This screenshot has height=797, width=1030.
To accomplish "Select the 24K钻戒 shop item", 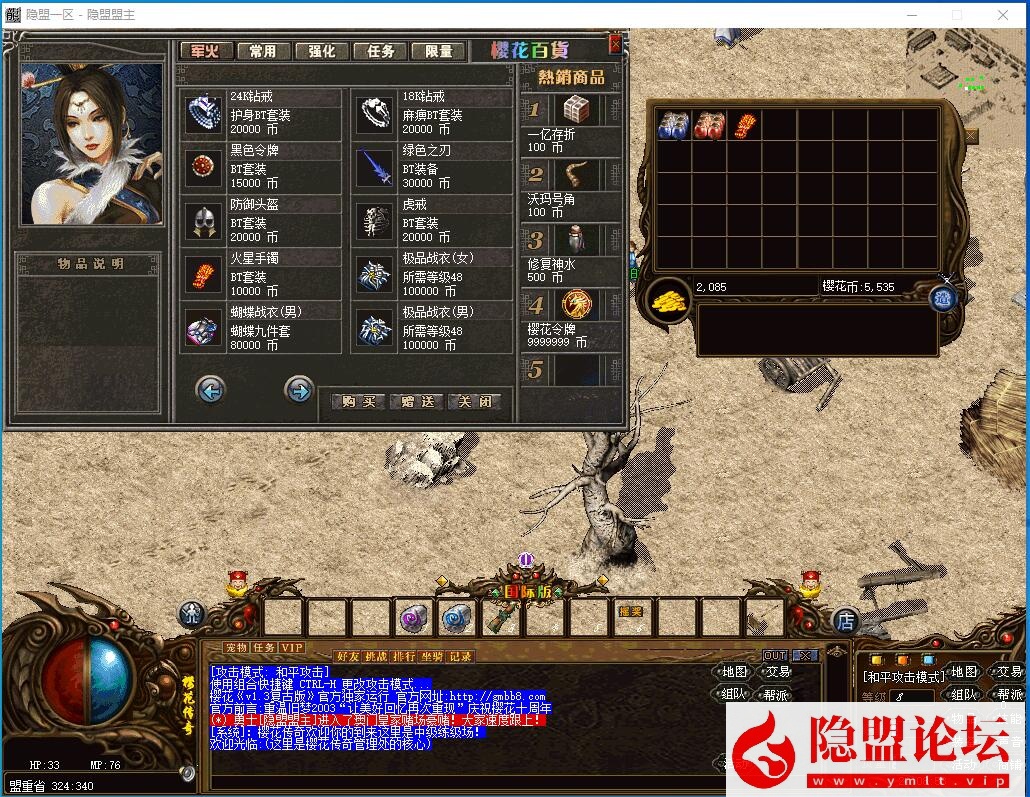I will (205, 114).
